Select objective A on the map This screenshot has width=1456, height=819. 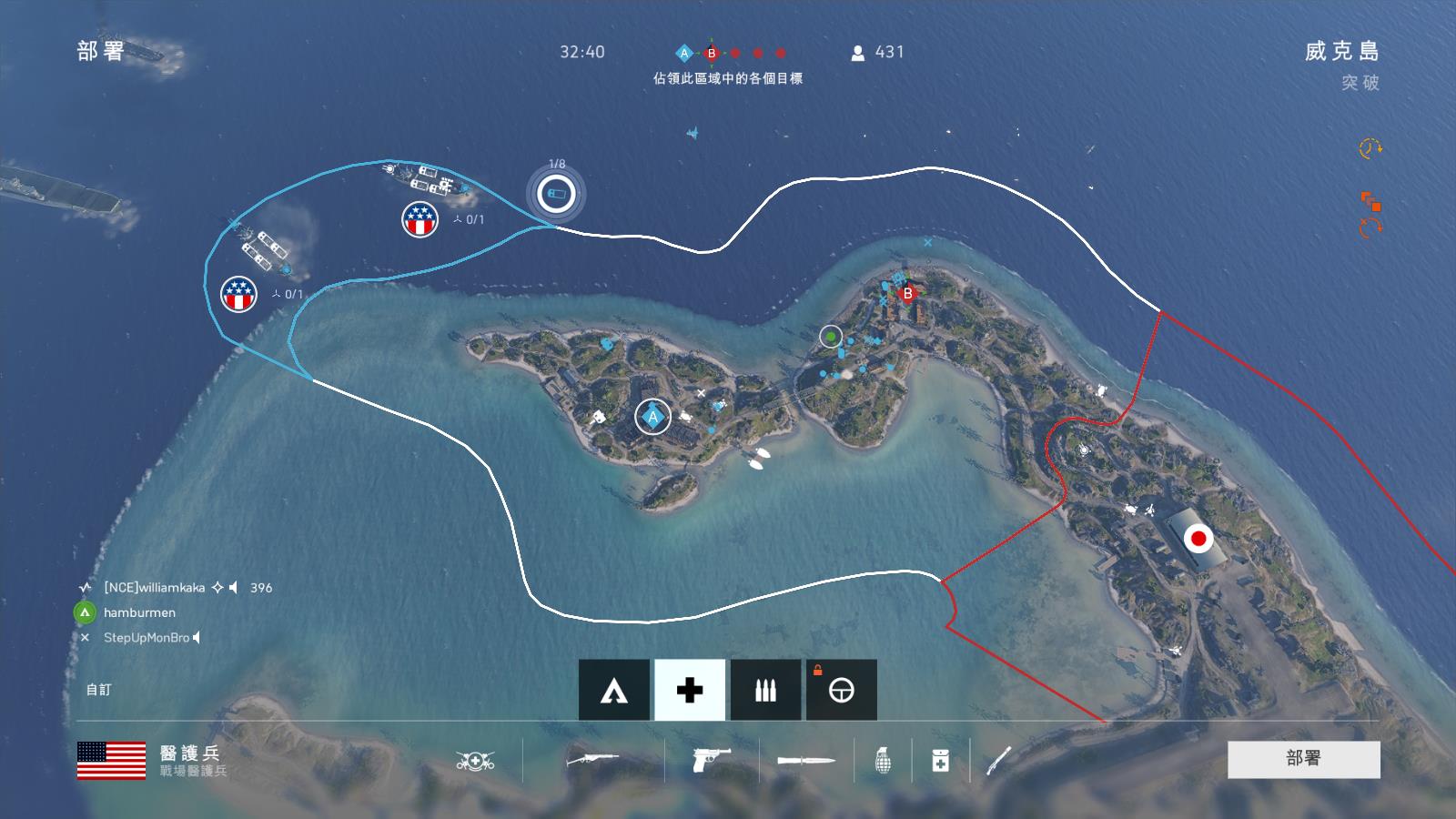tap(652, 417)
